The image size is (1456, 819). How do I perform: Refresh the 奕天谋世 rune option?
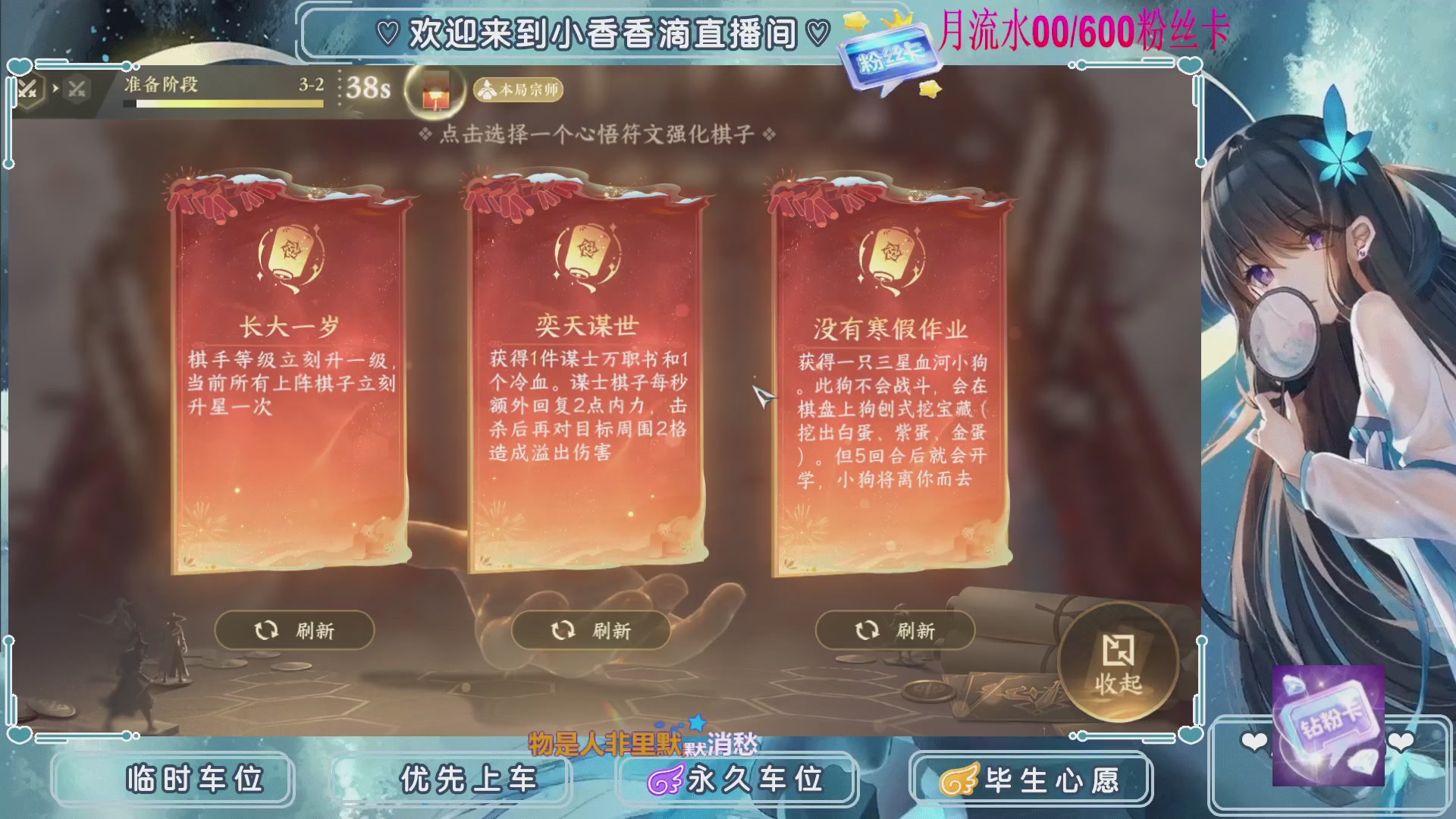591,629
